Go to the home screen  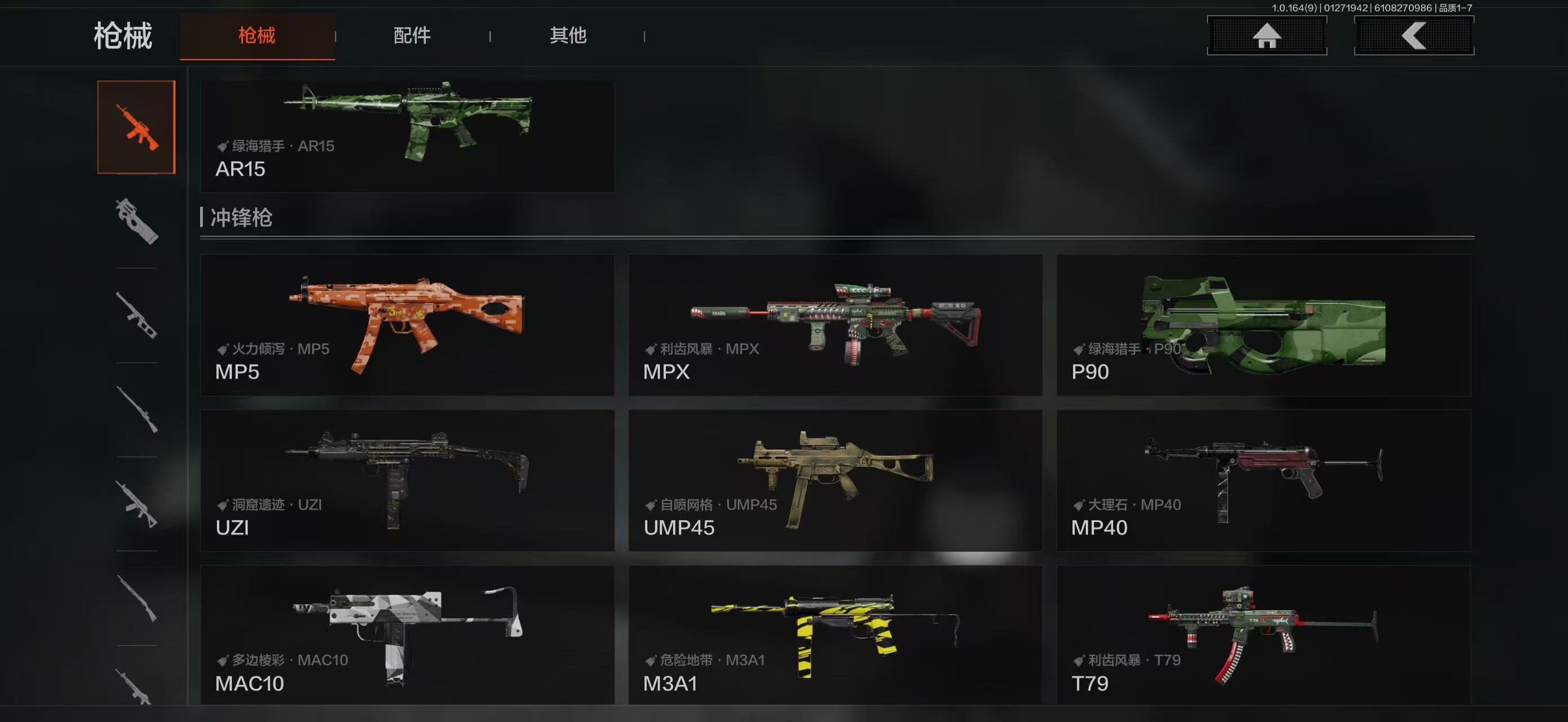(x=1267, y=36)
